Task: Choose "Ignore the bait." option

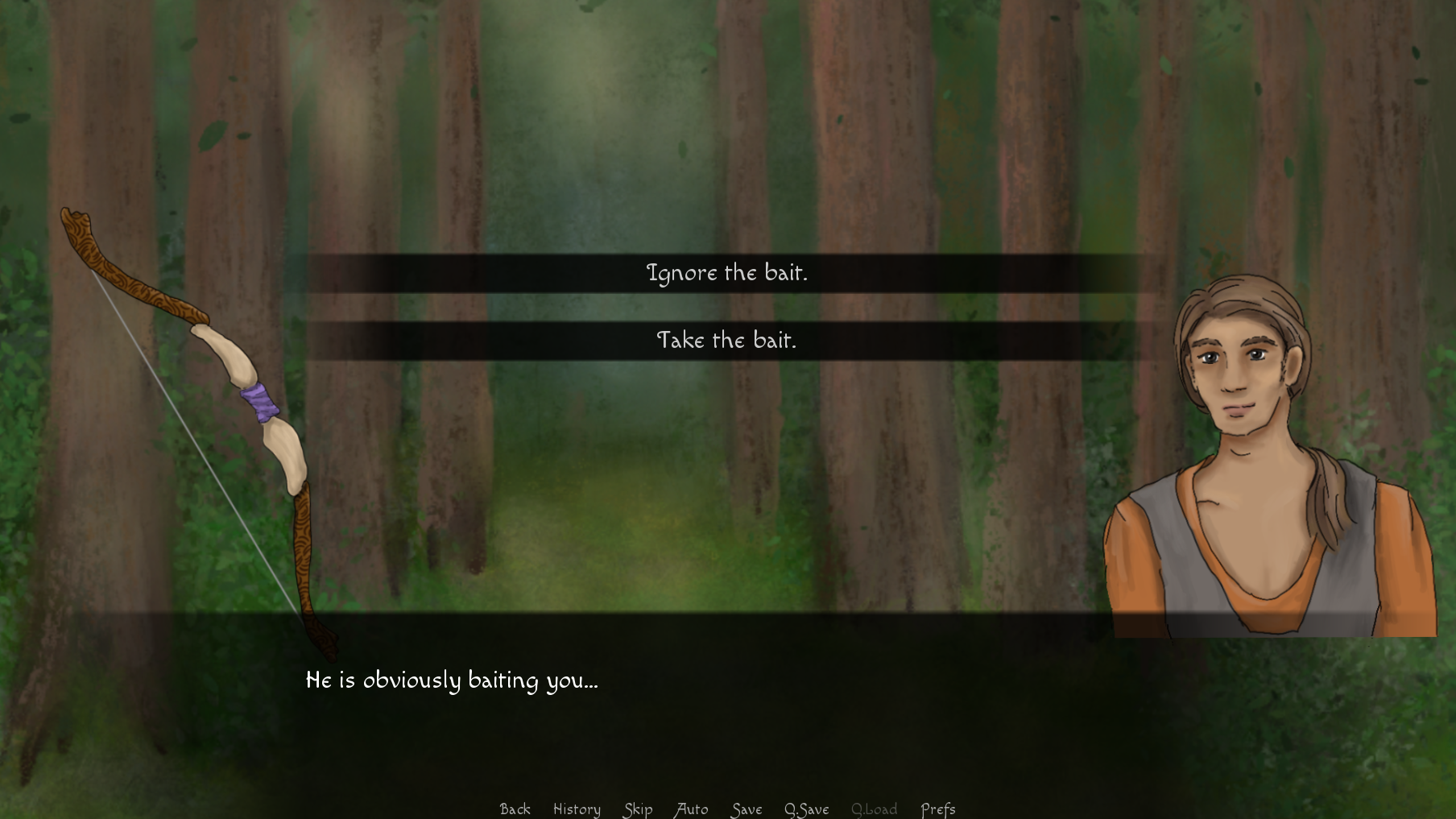Action: (x=727, y=273)
